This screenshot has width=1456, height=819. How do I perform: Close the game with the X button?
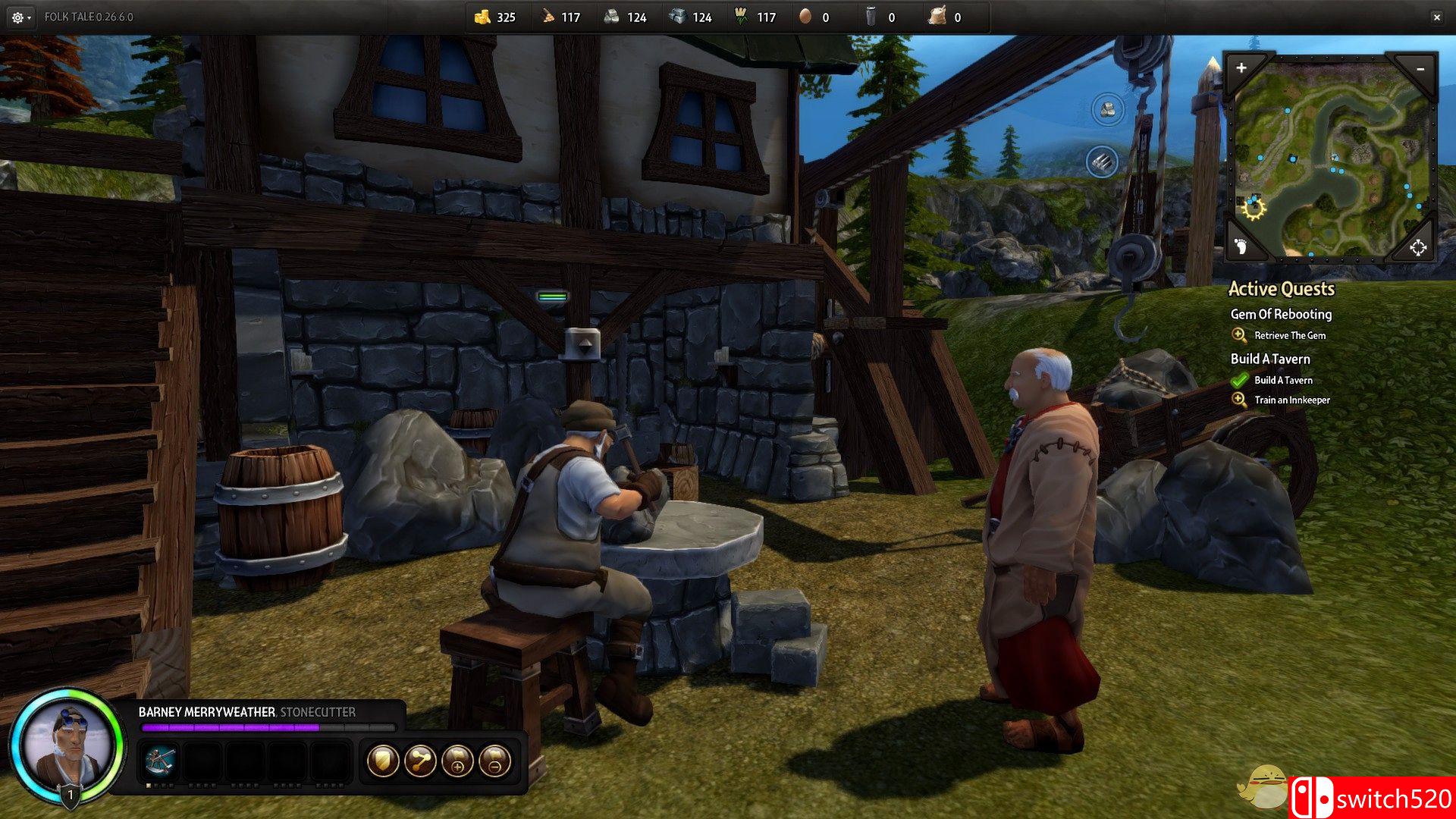(1436, 17)
